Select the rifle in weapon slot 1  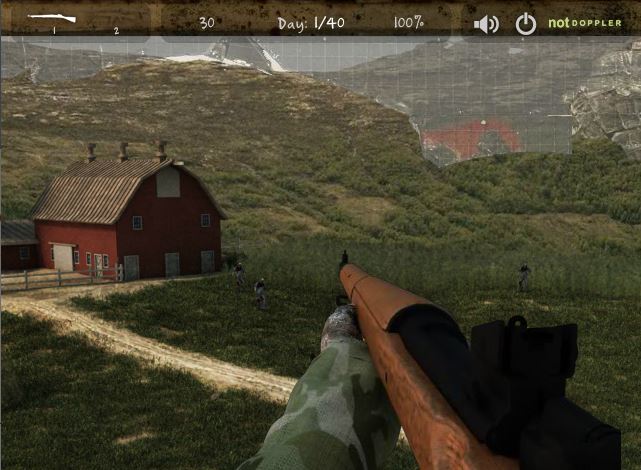(52, 18)
